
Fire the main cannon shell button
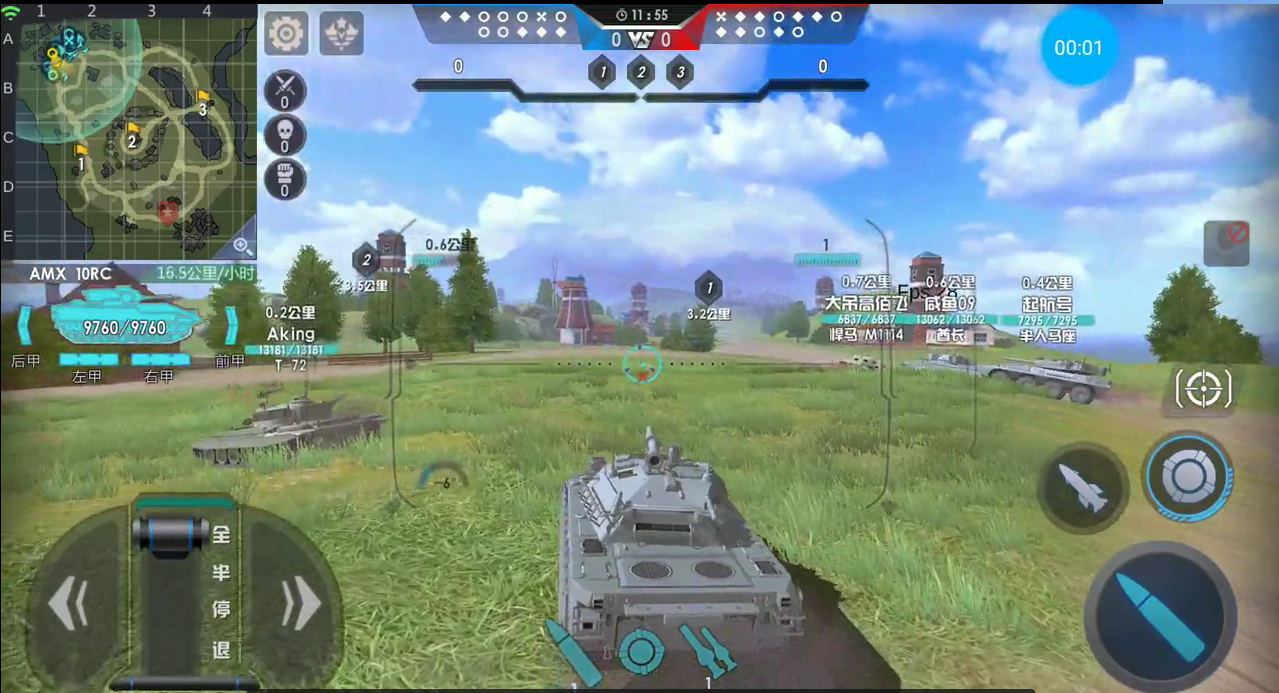[x=1161, y=617]
